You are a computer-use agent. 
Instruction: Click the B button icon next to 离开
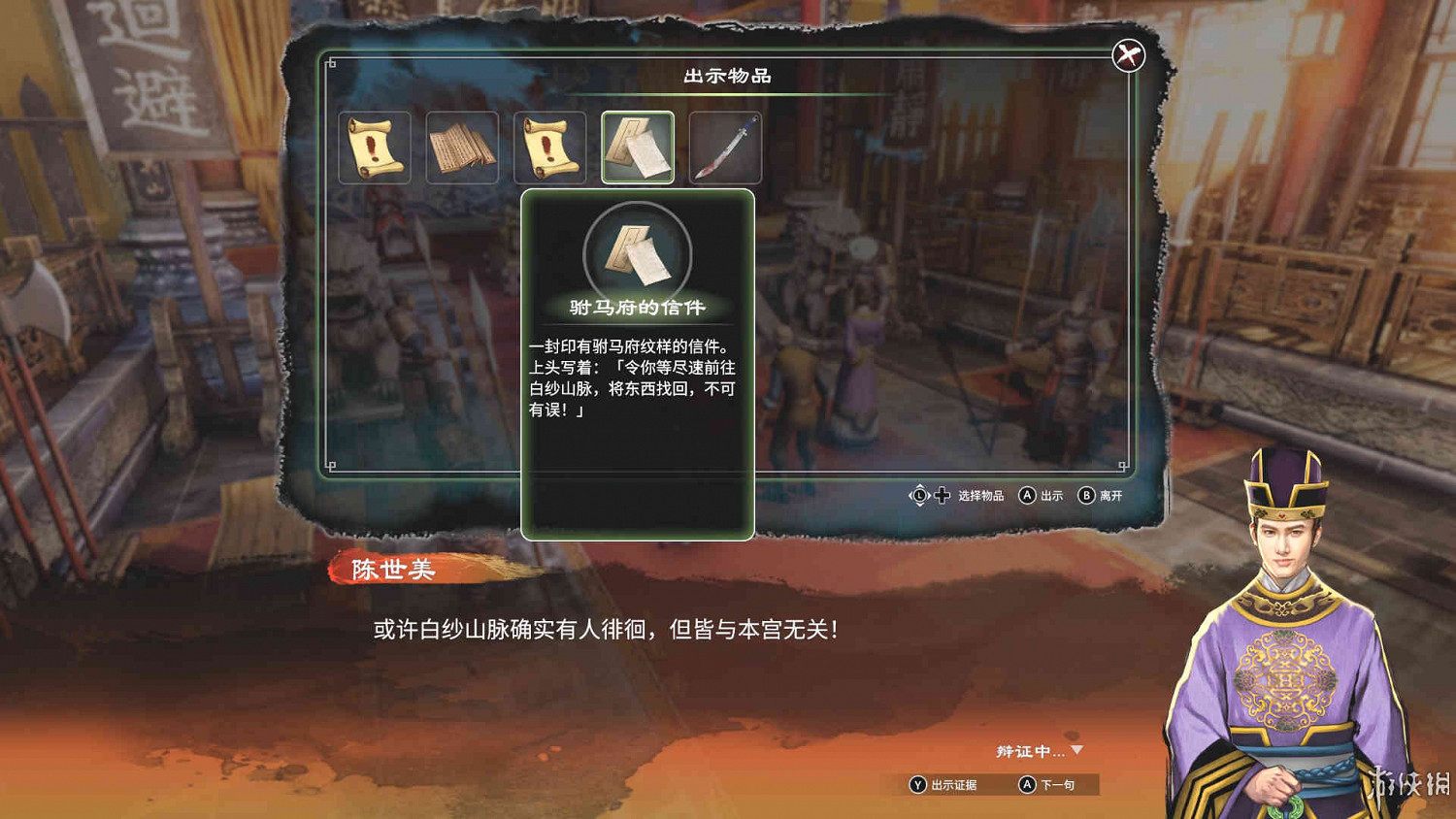[1085, 496]
